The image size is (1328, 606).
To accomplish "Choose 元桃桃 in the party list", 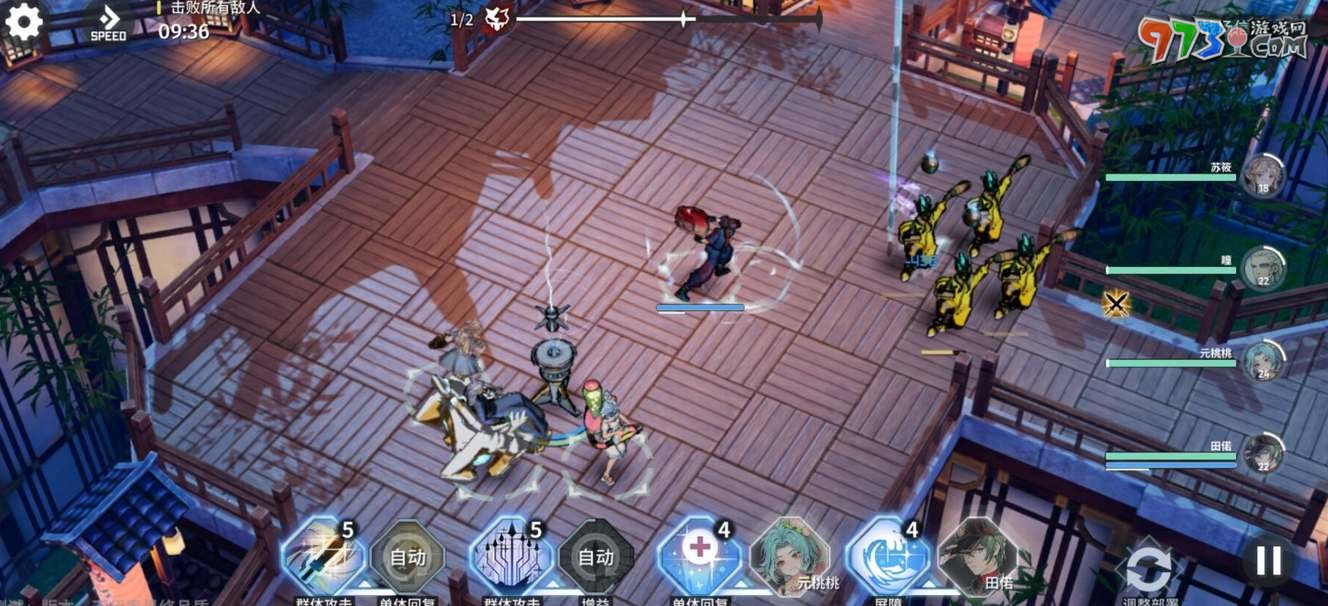I will tap(1263, 361).
